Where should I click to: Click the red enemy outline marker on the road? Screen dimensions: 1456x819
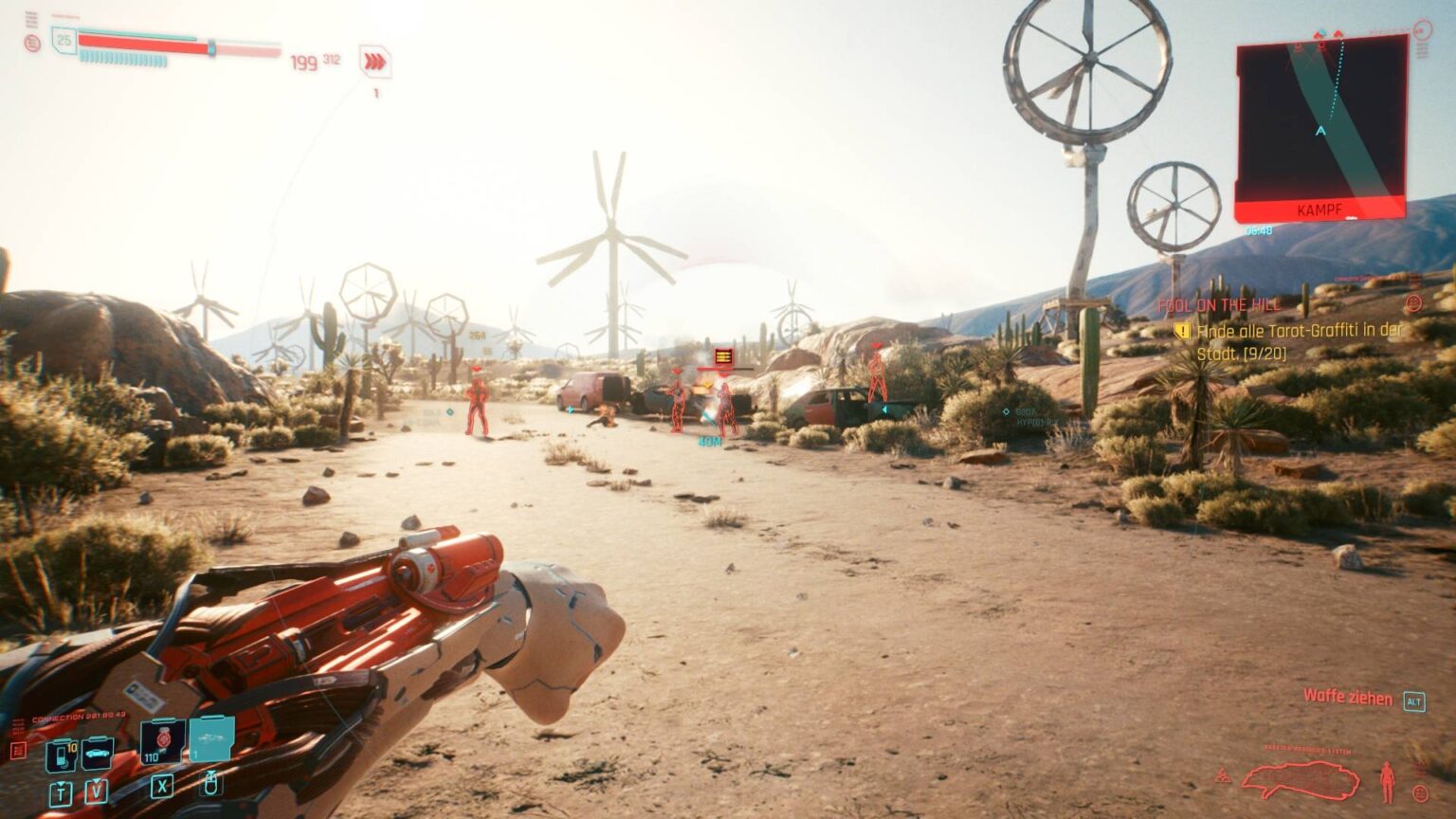[x=479, y=403]
